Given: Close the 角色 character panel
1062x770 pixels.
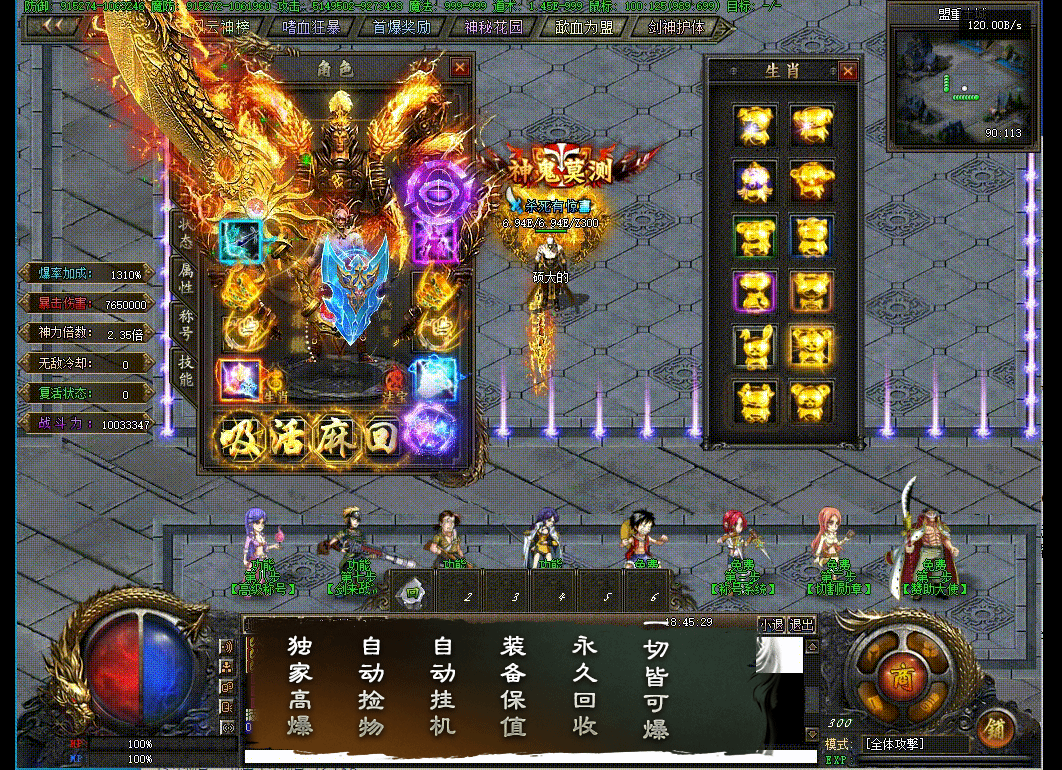Looking at the screenshot, I should pyautogui.click(x=460, y=67).
